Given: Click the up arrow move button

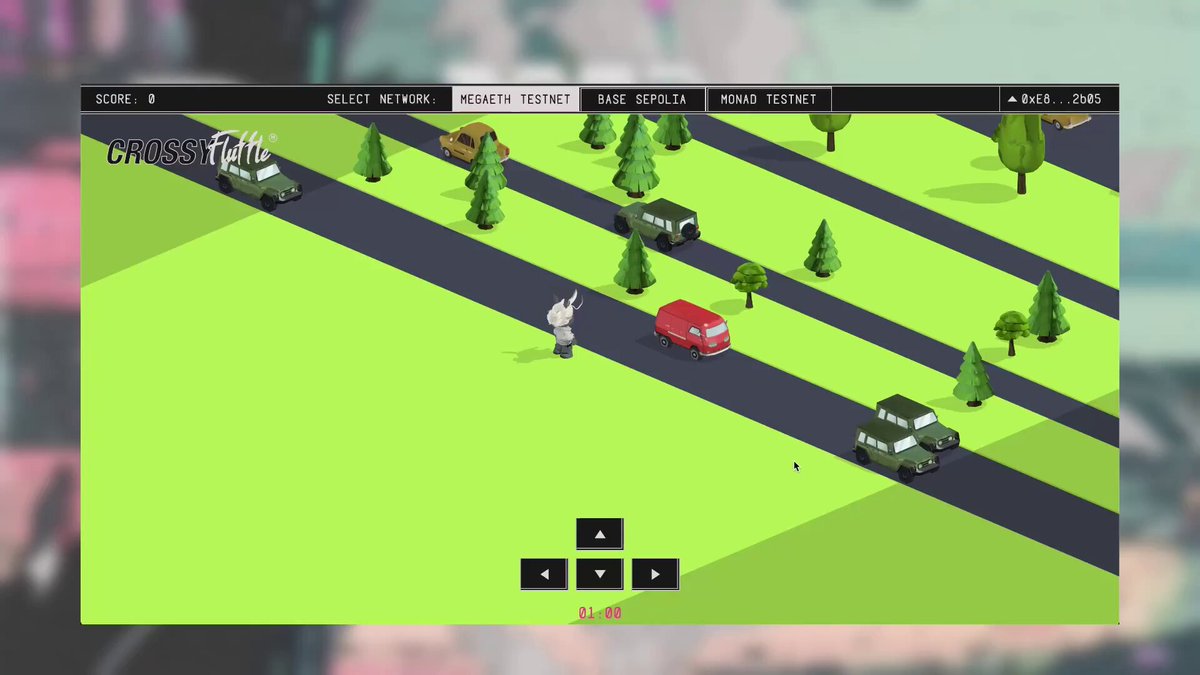Looking at the screenshot, I should pyautogui.click(x=600, y=534).
